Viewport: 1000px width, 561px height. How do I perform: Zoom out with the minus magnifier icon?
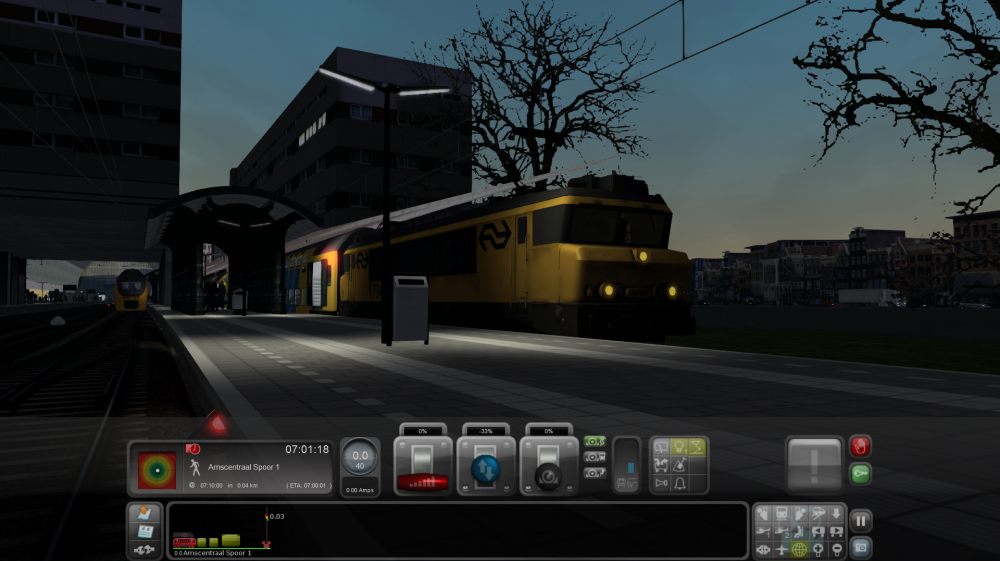tap(837, 549)
